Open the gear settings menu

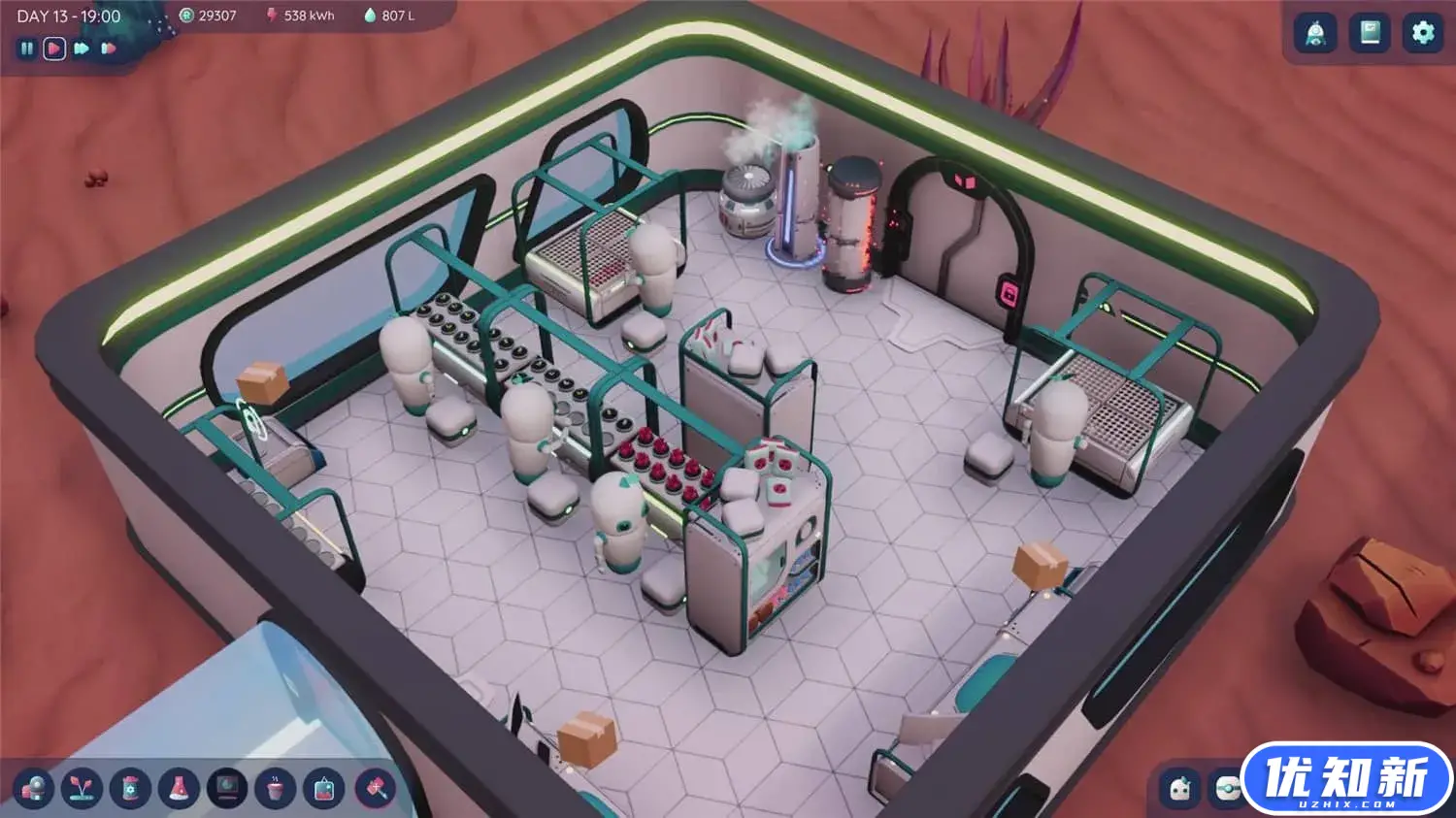click(1423, 33)
